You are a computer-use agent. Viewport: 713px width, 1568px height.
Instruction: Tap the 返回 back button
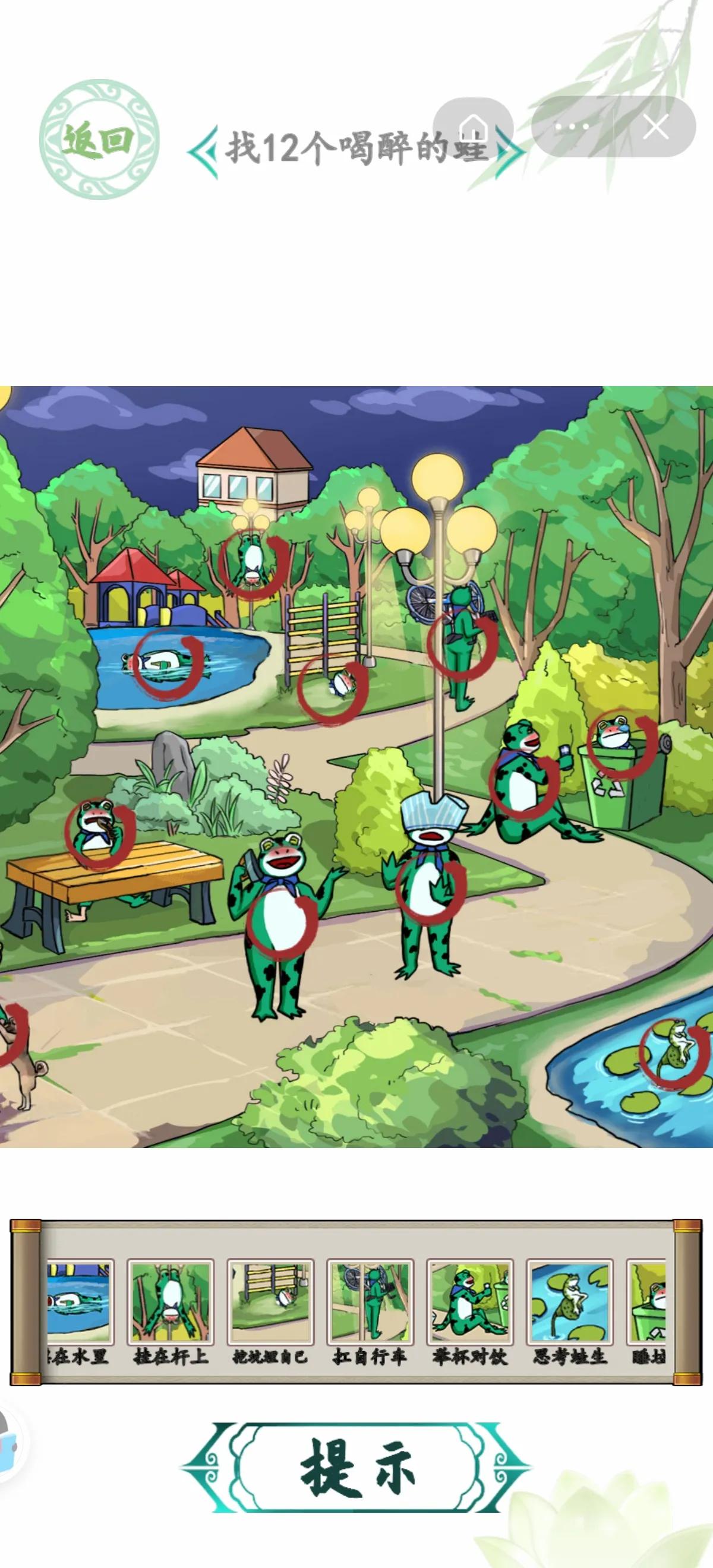coord(99,140)
